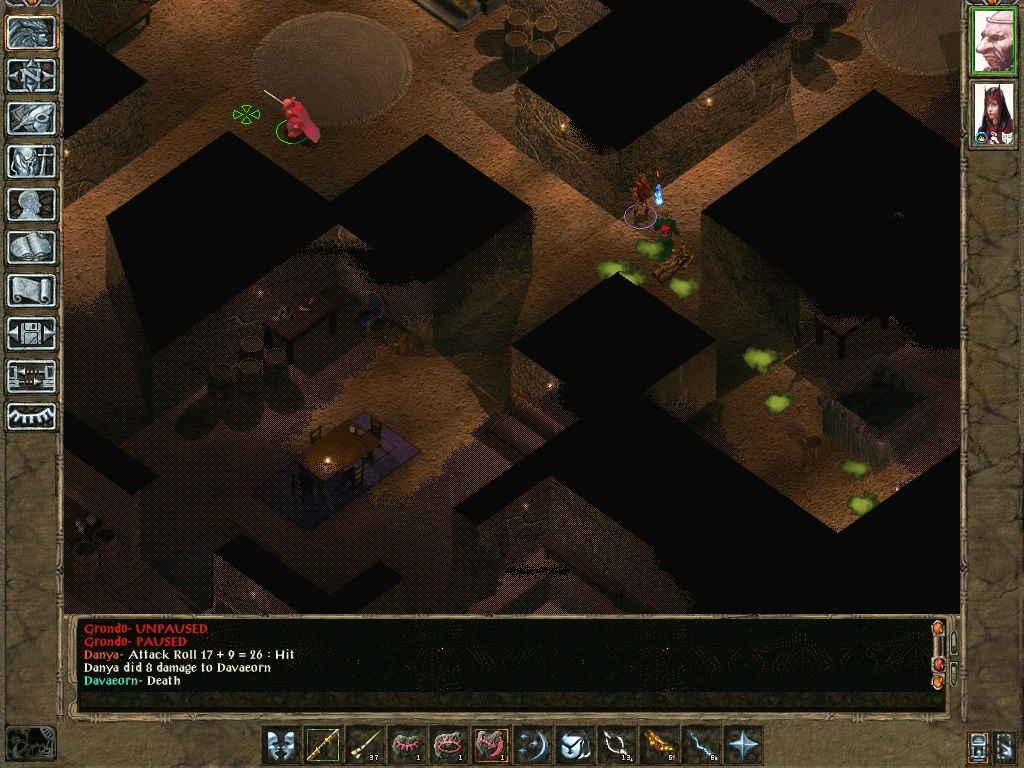Viewport: 1024px width, 768px height.
Task: Select the dart stack with 37 count
Action: [364, 745]
